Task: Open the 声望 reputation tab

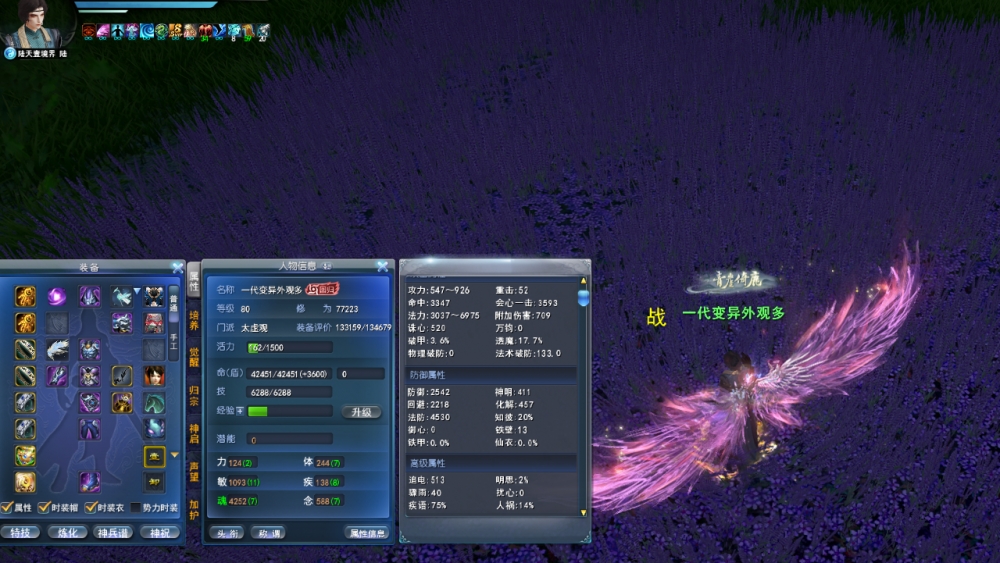Action: [194, 471]
